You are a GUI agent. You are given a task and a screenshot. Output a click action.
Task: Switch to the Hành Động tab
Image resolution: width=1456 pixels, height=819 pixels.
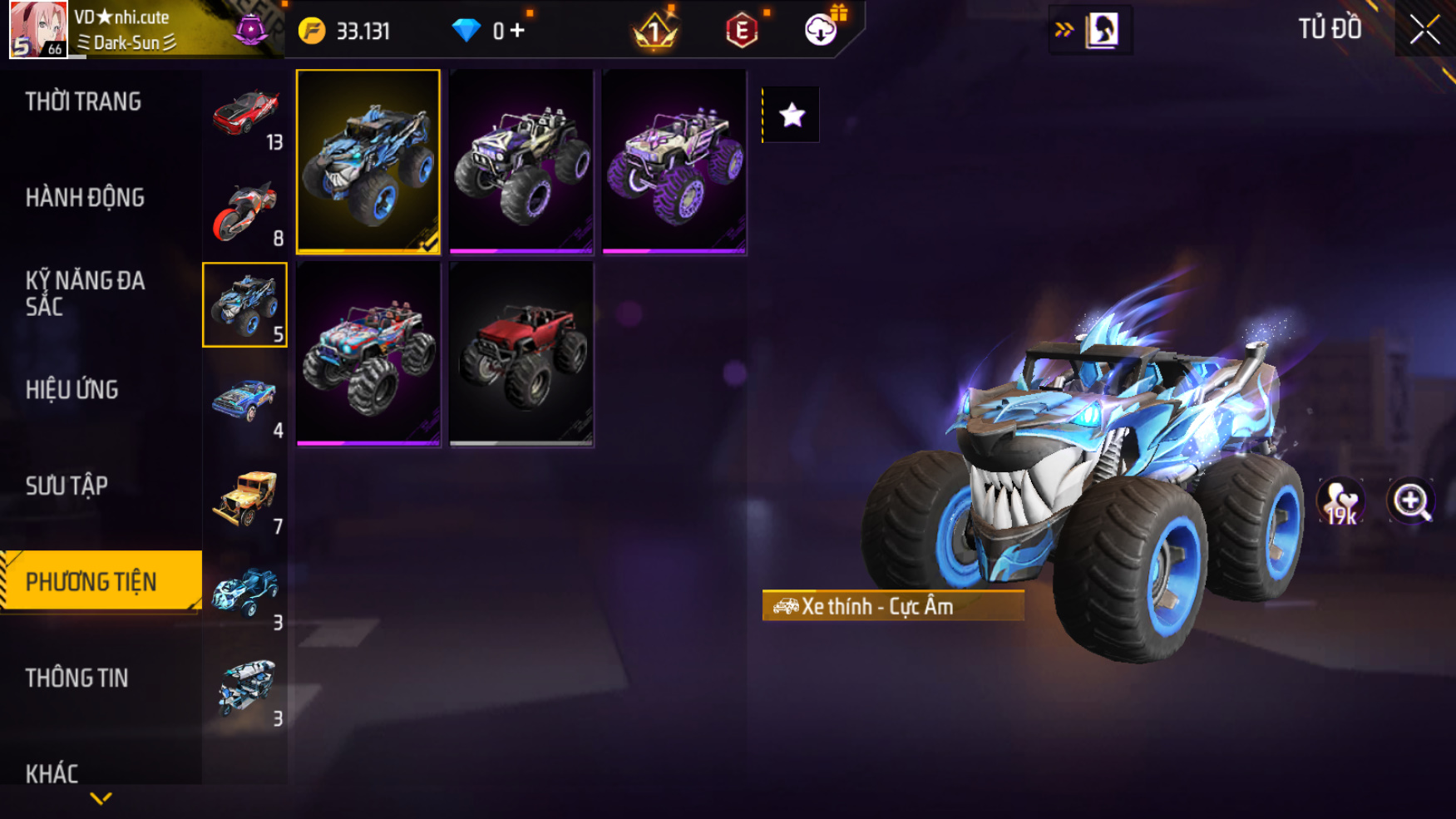click(85, 198)
